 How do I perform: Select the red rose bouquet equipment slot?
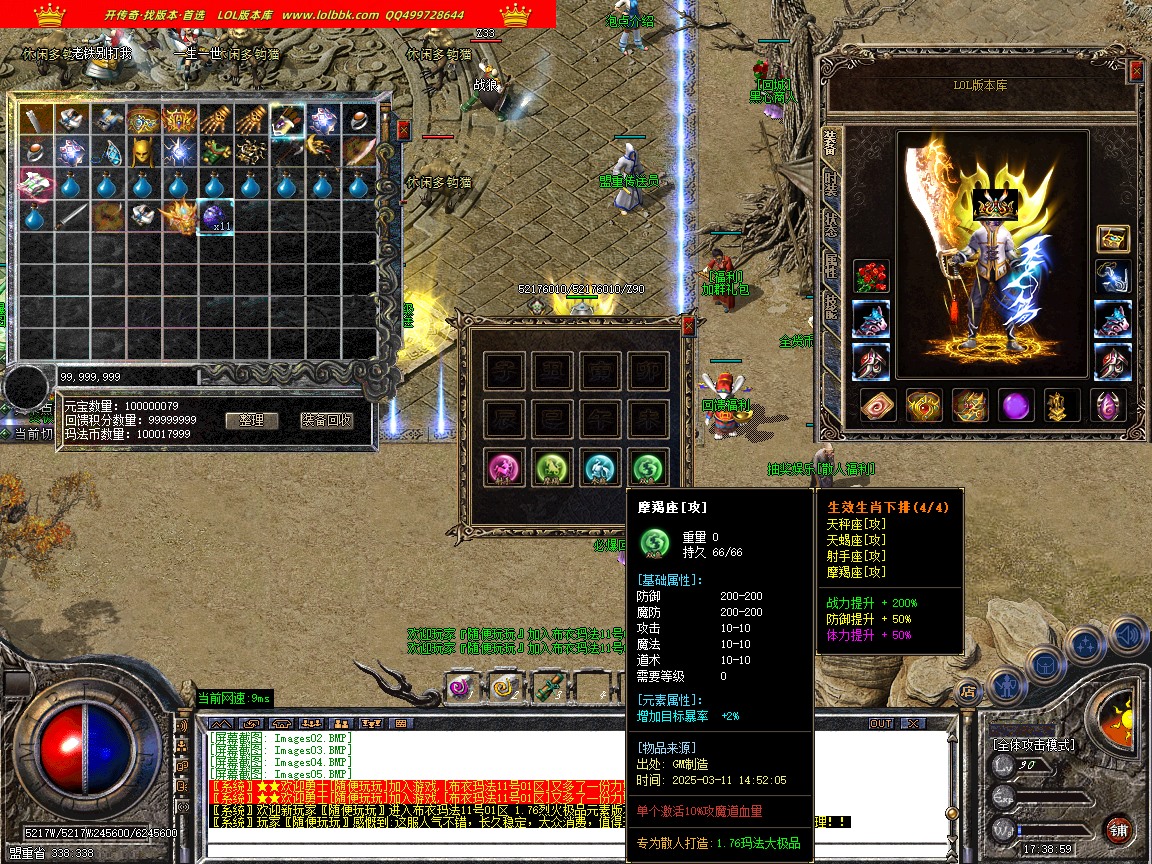(871, 277)
